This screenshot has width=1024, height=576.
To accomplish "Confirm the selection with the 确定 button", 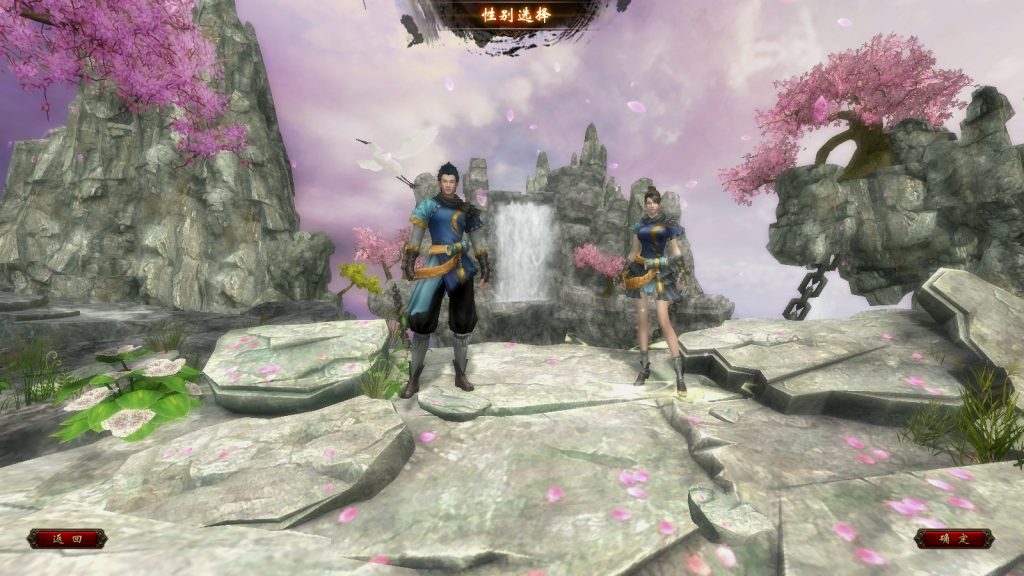I will [x=953, y=539].
